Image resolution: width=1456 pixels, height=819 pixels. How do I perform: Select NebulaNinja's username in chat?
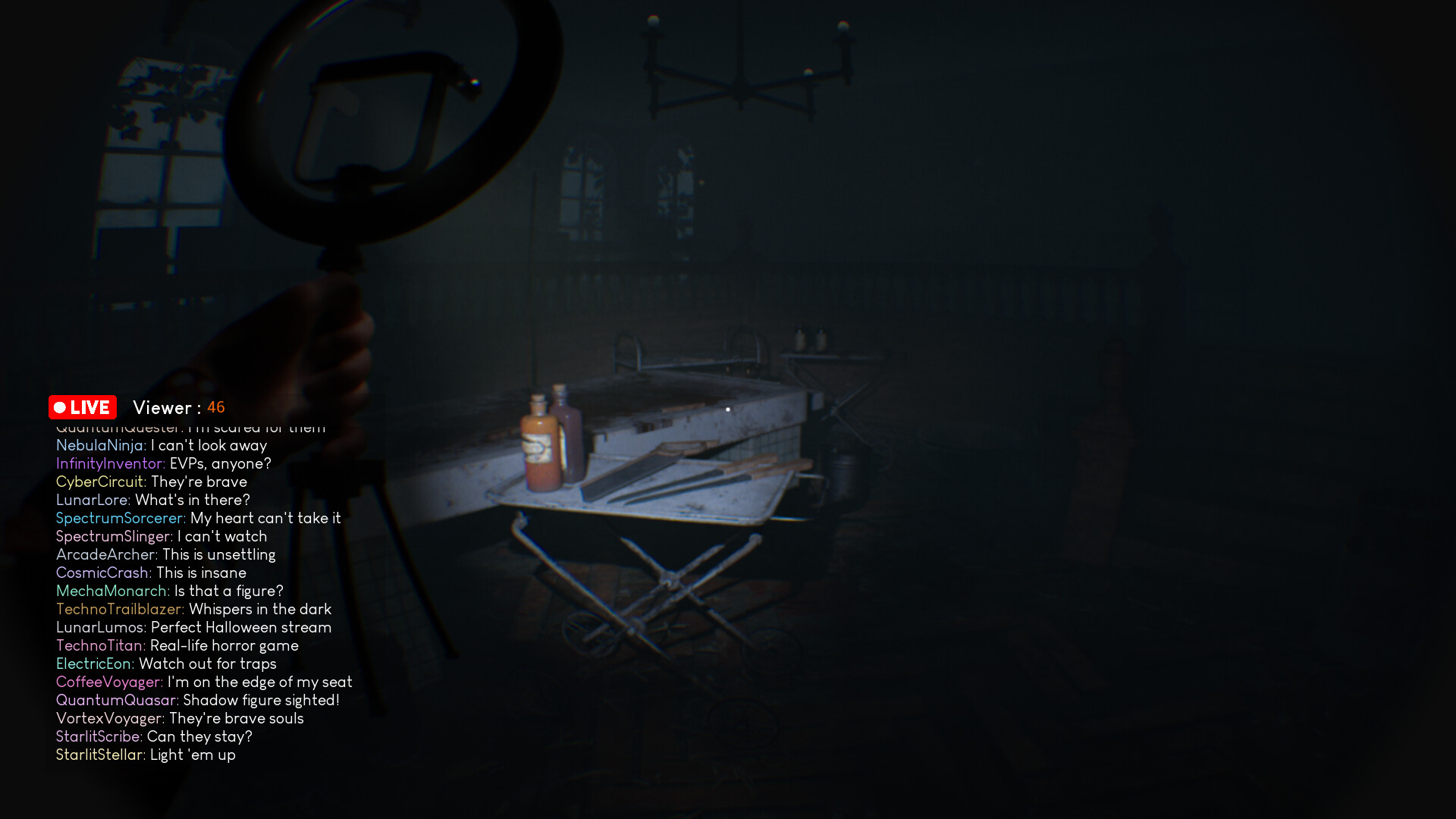tap(101, 445)
